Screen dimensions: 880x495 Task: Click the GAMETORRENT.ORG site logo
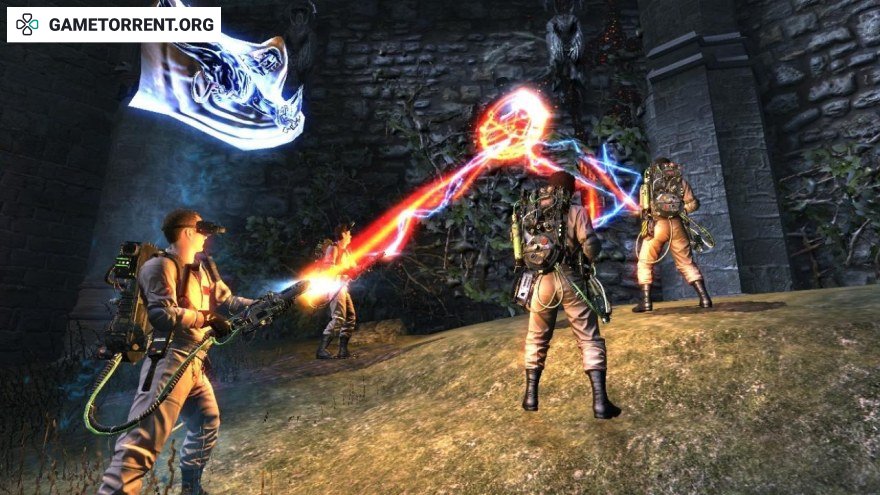coord(114,24)
